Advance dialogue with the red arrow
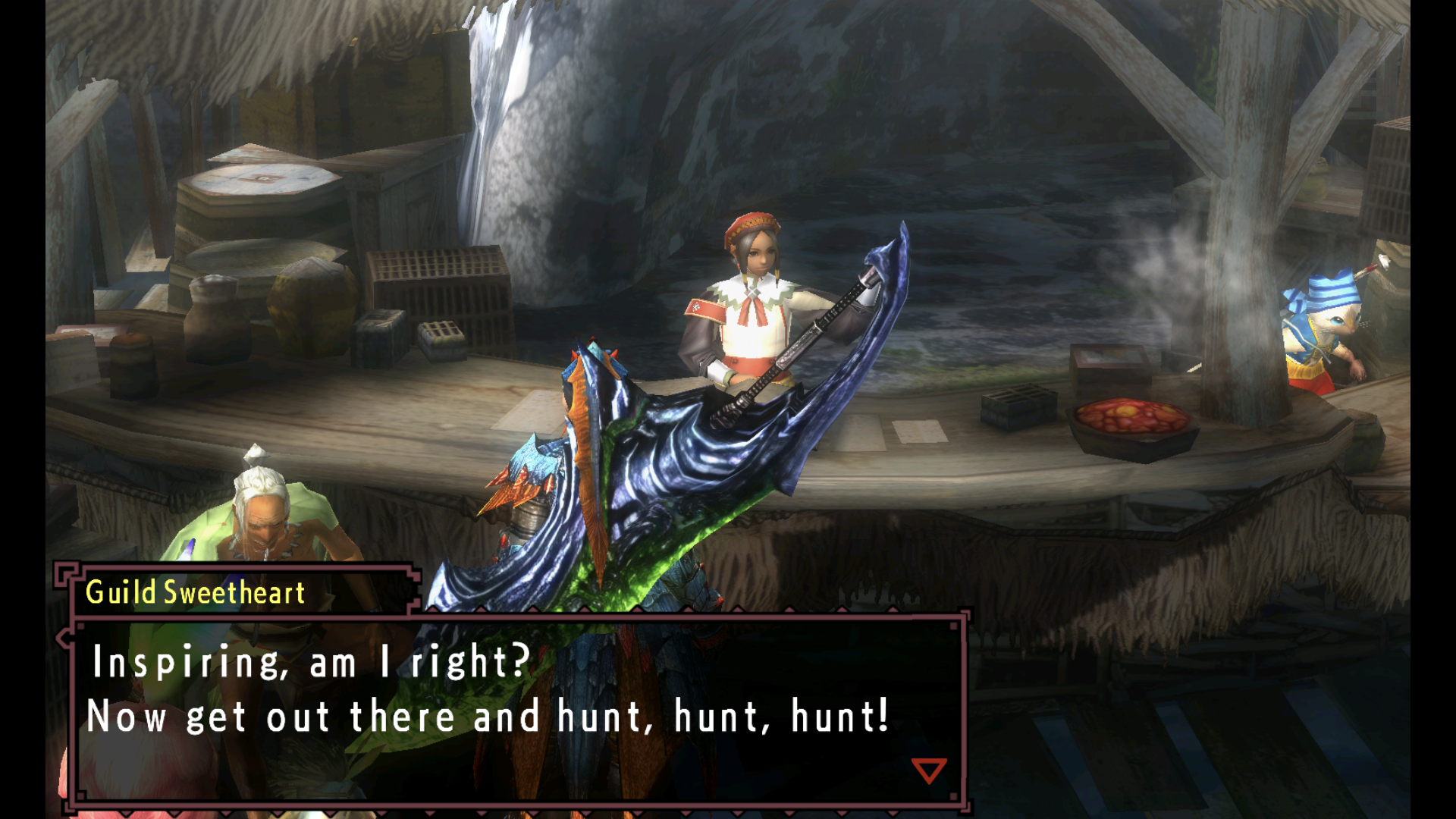 coord(928,770)
